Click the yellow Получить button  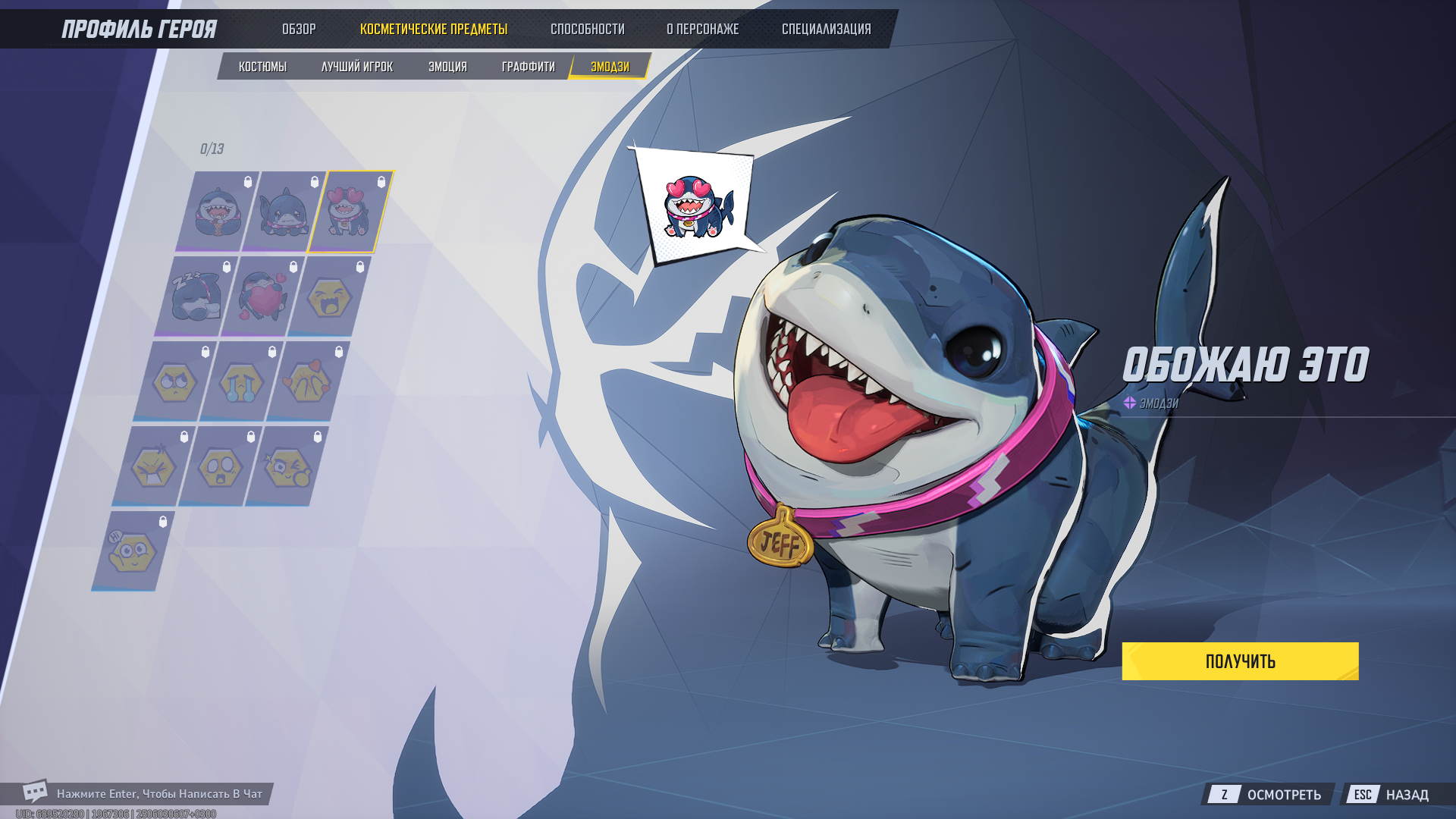[x=1240, y=661]
